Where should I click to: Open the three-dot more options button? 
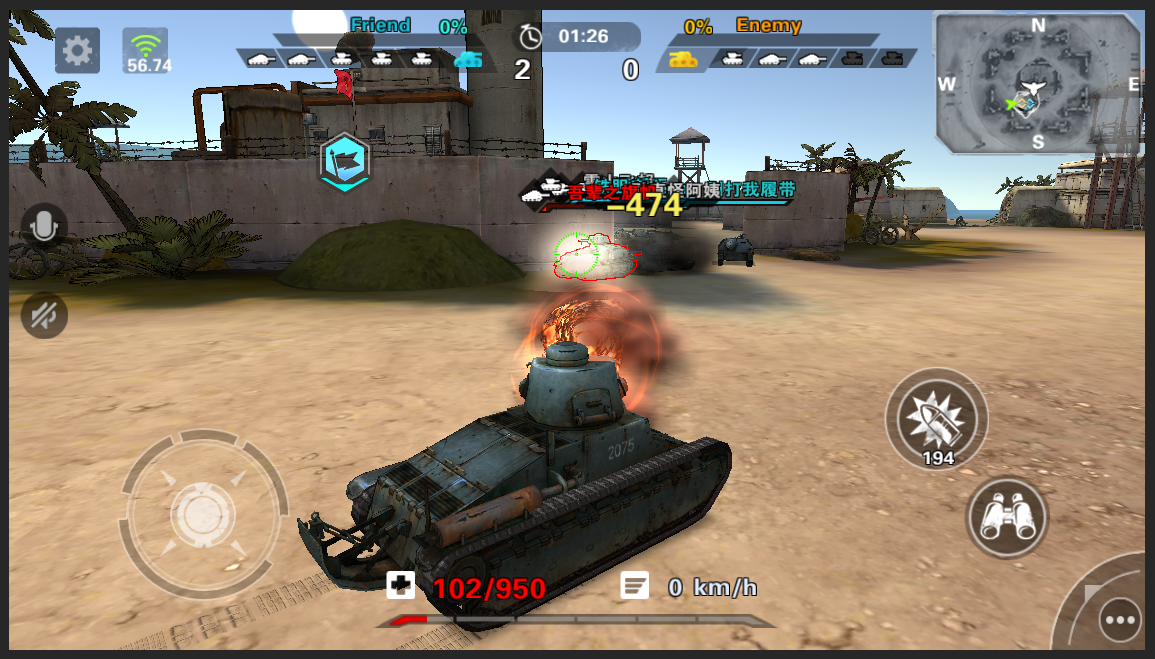pyautogui.click(x=1119, y=620)
